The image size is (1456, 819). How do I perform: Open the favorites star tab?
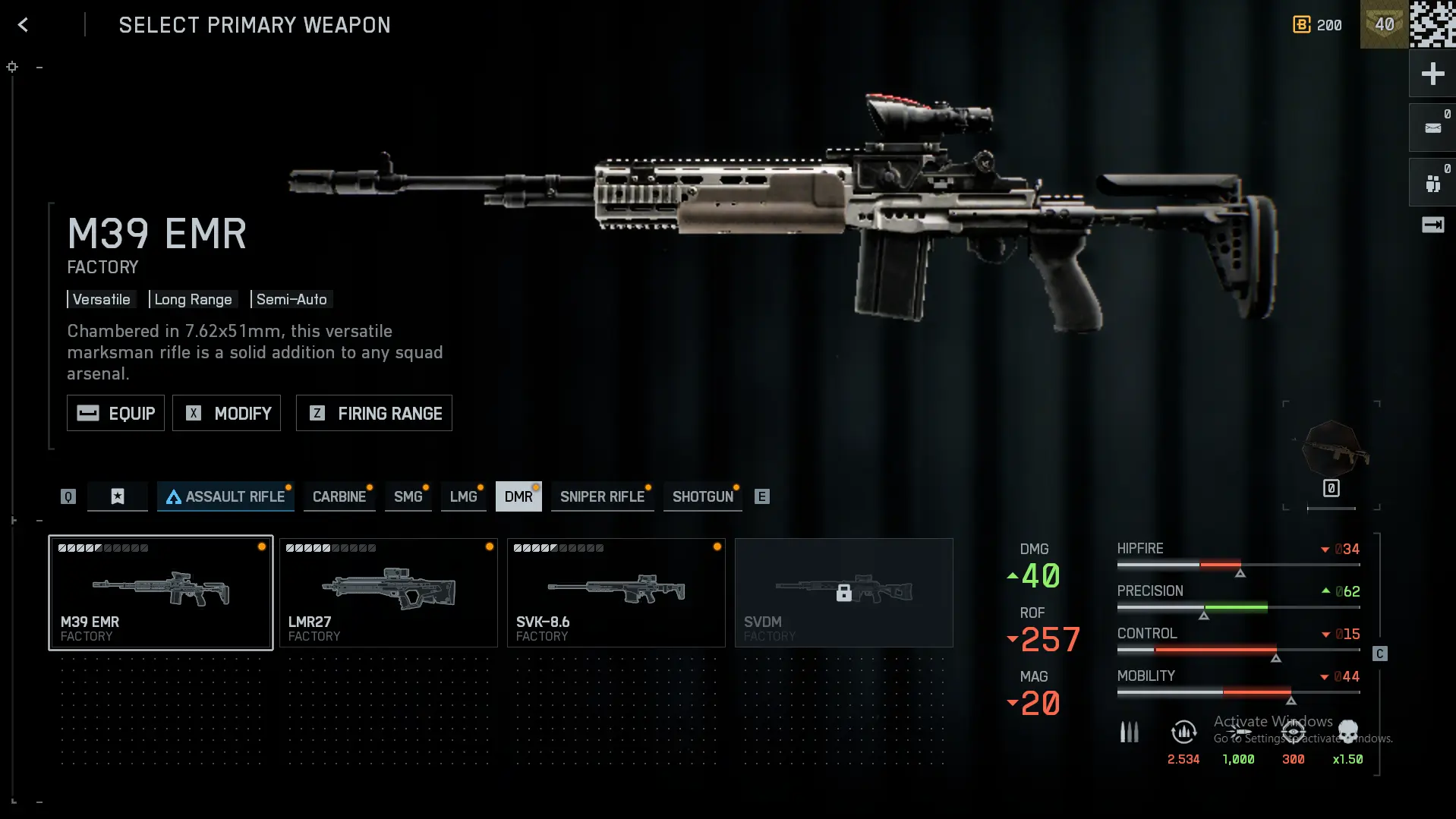(x=118, y=496)
